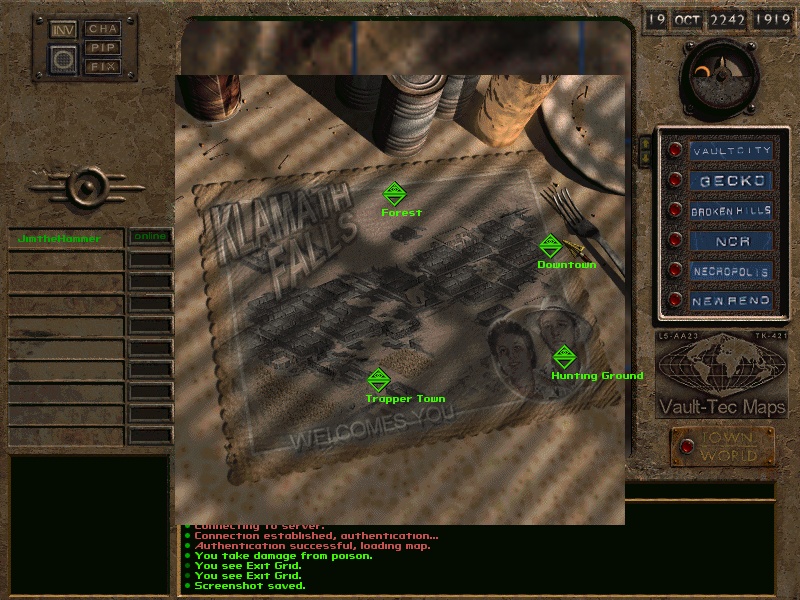Toggle the Town/World map button

coord(722,447)
